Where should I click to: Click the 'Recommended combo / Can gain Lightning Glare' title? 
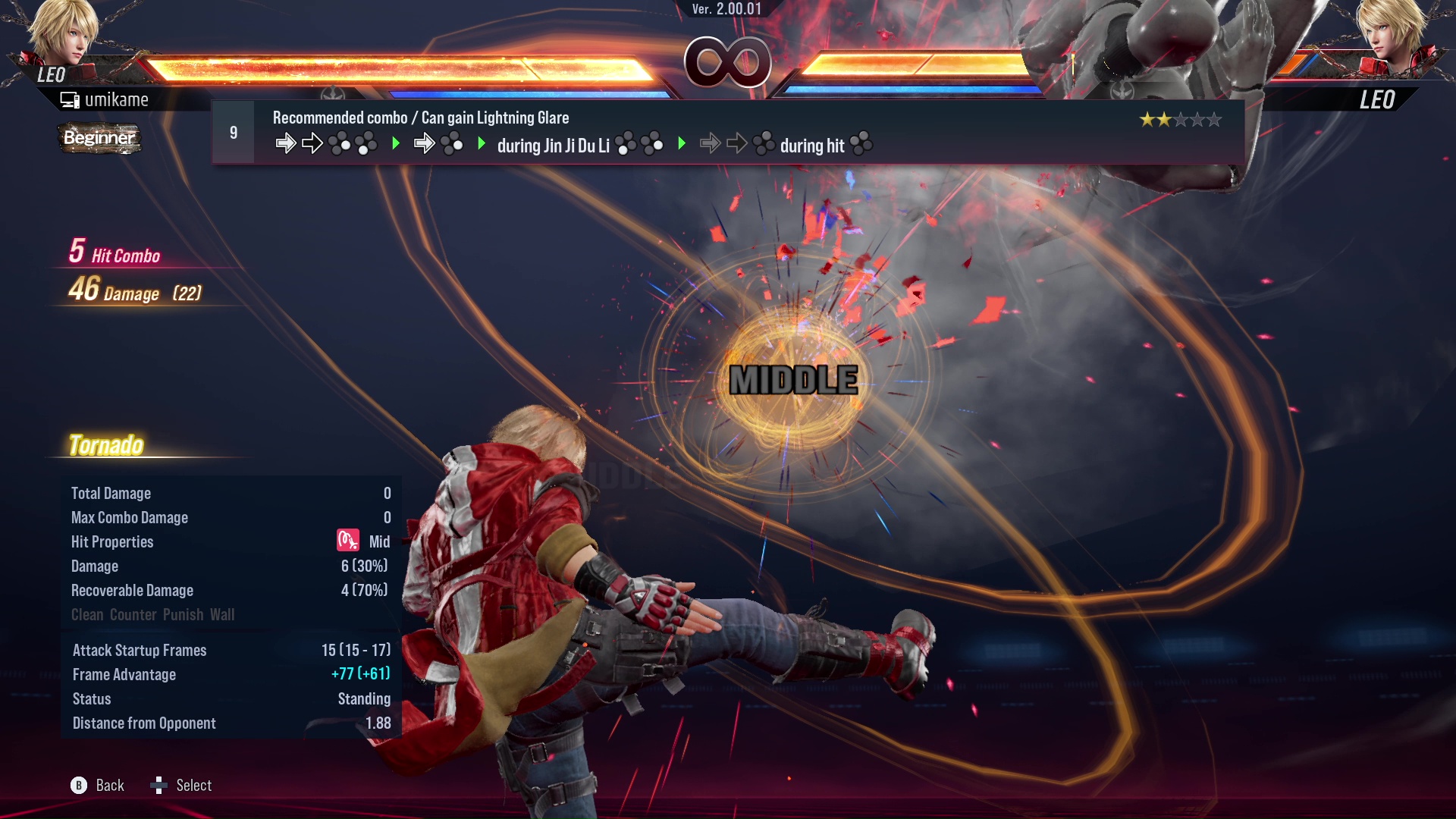420,118
